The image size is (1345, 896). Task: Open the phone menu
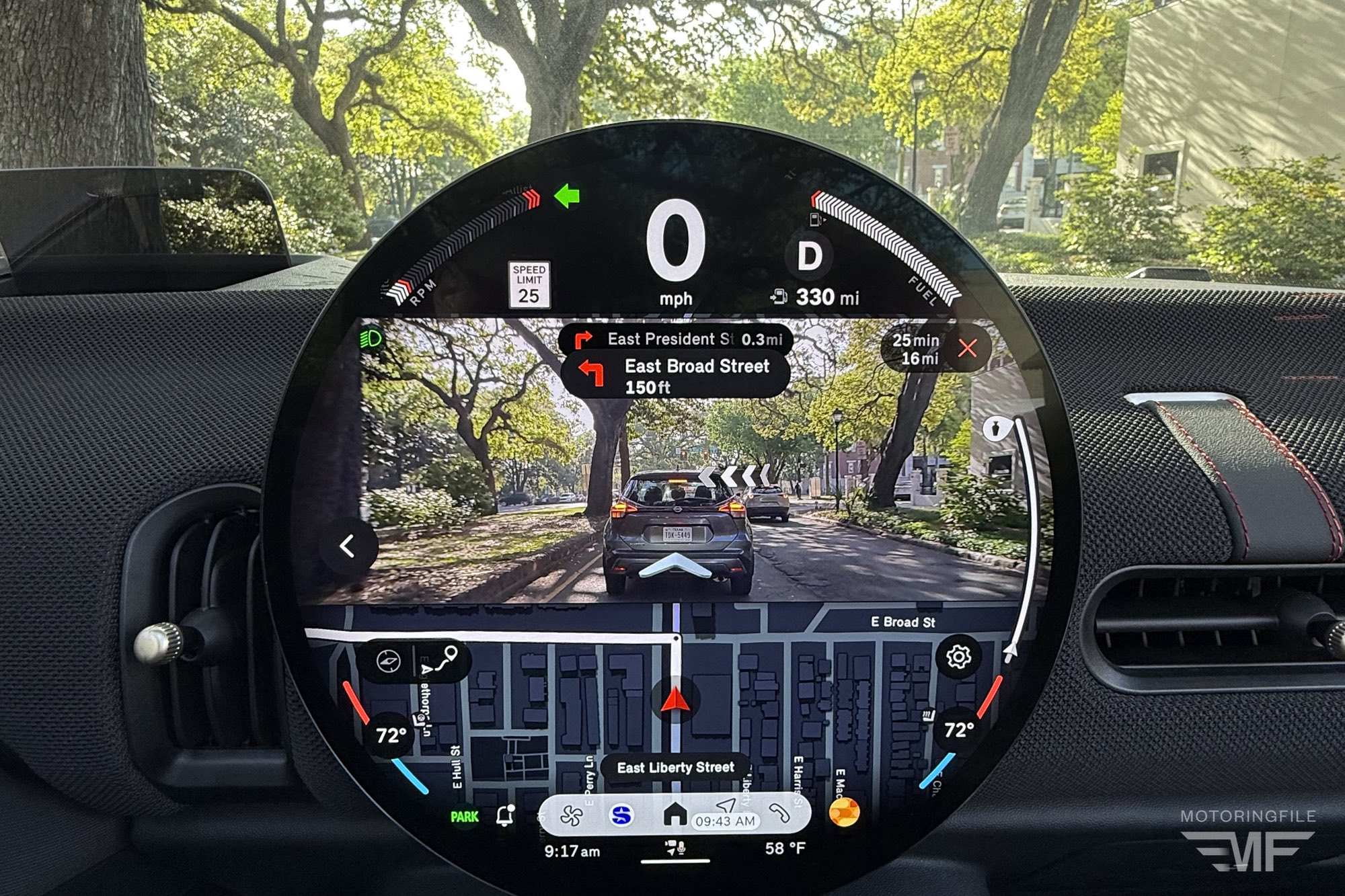coord(780,814)
